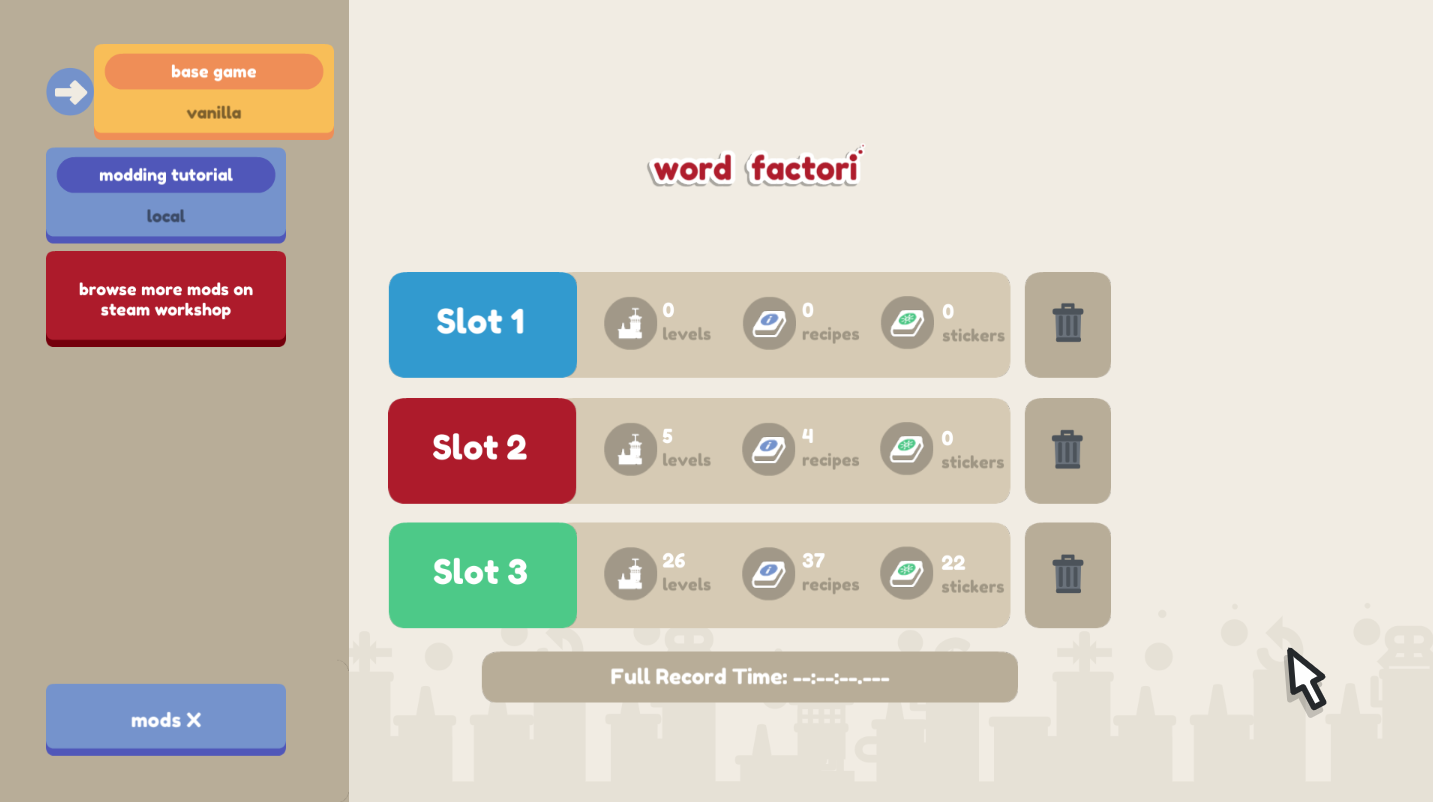
Task: Open the Slot 1 save
Action: [482, 324]
